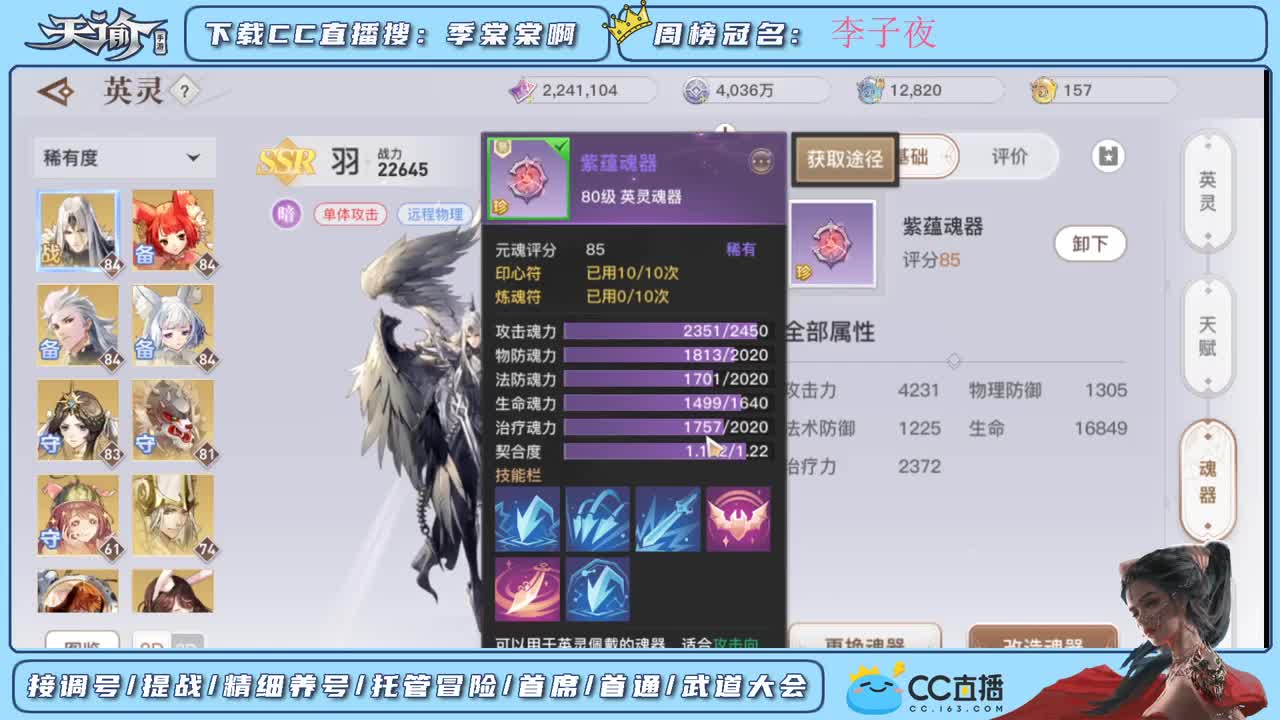Select the 战 character portrait thumbnail
Screen dimensions: 1280x720
pyautogui.click(x=78, y=231)
